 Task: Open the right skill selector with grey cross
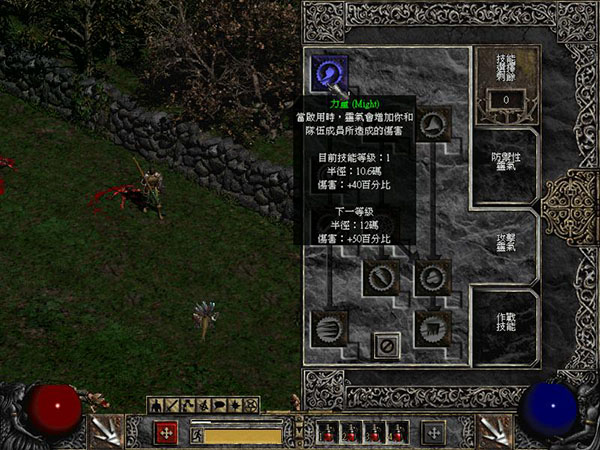coord(433,433)
